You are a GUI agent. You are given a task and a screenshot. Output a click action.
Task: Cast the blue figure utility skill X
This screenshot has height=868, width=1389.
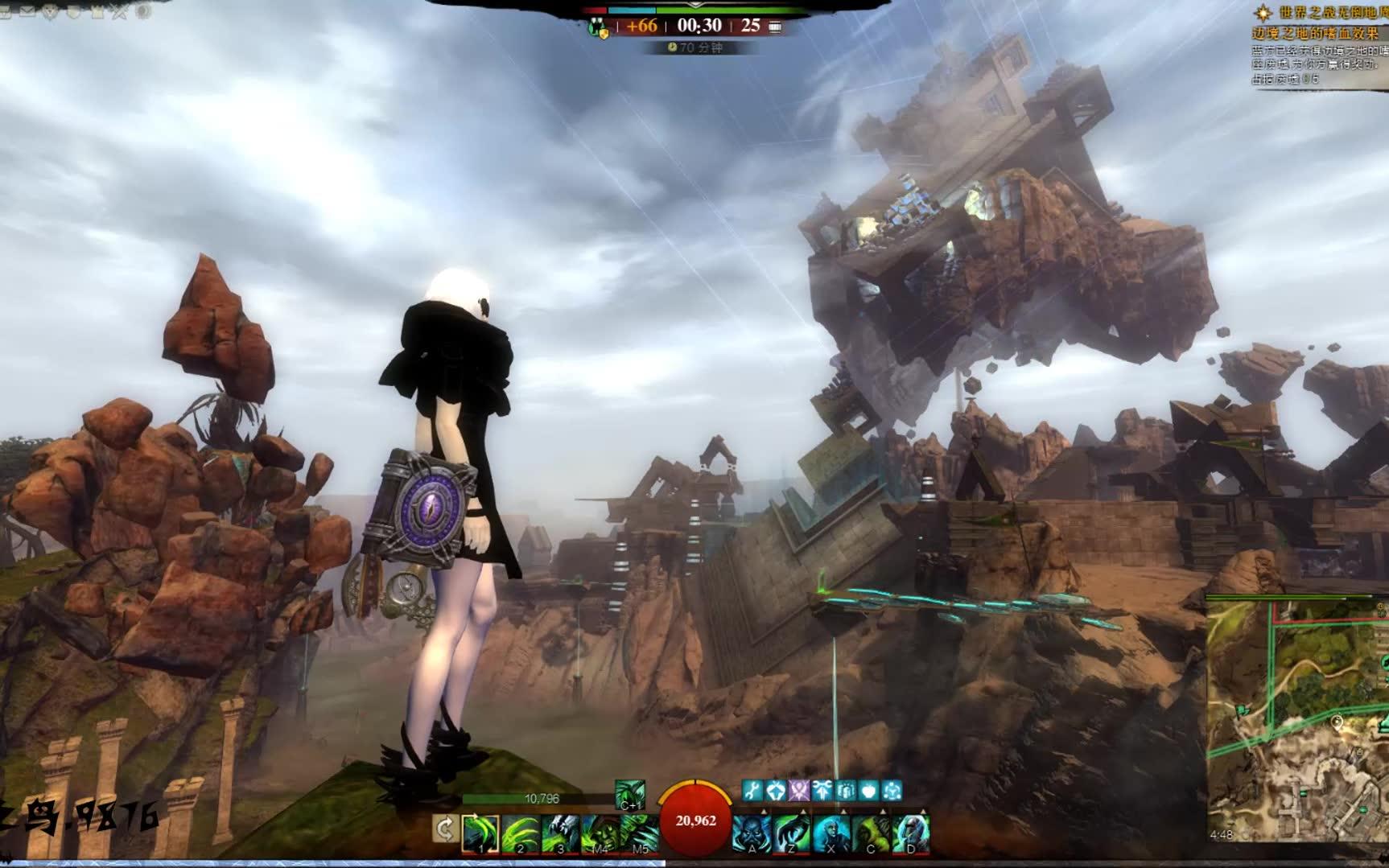coord(831,833)
